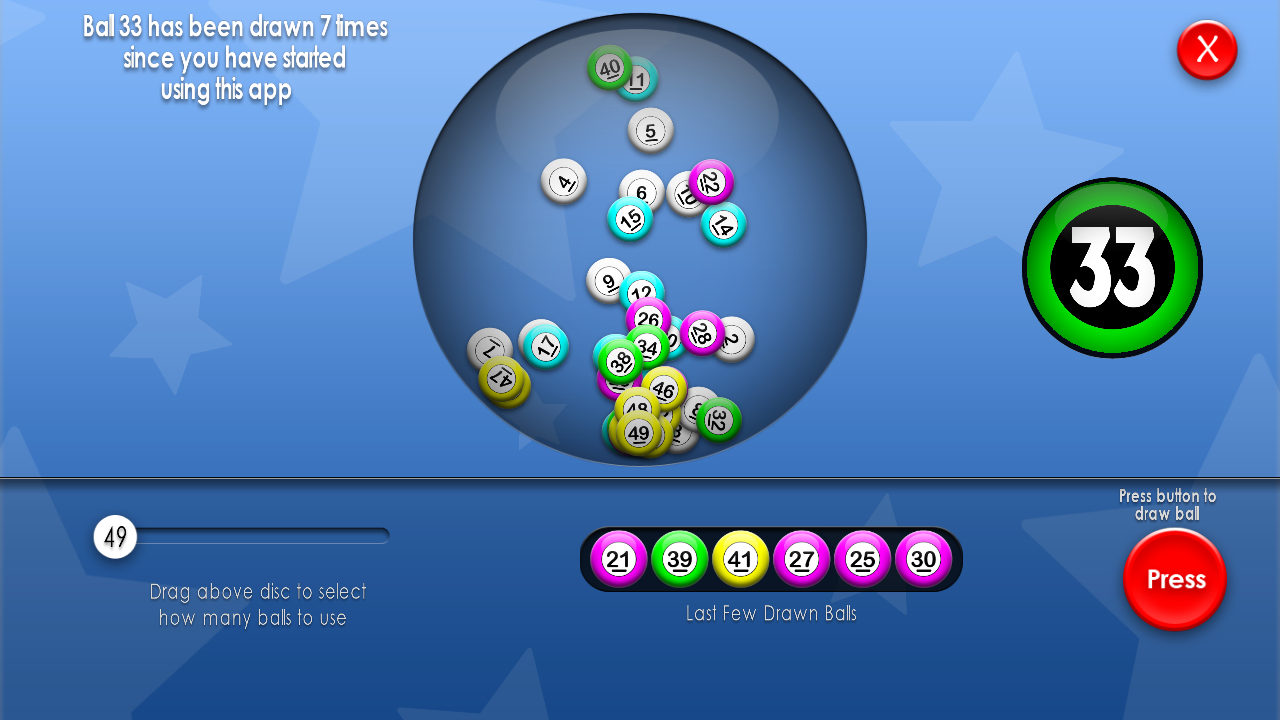1280x720 pixels.
Task: Click ball 30 in Last Few Drawn Balls
Action: tap(922, 560)
